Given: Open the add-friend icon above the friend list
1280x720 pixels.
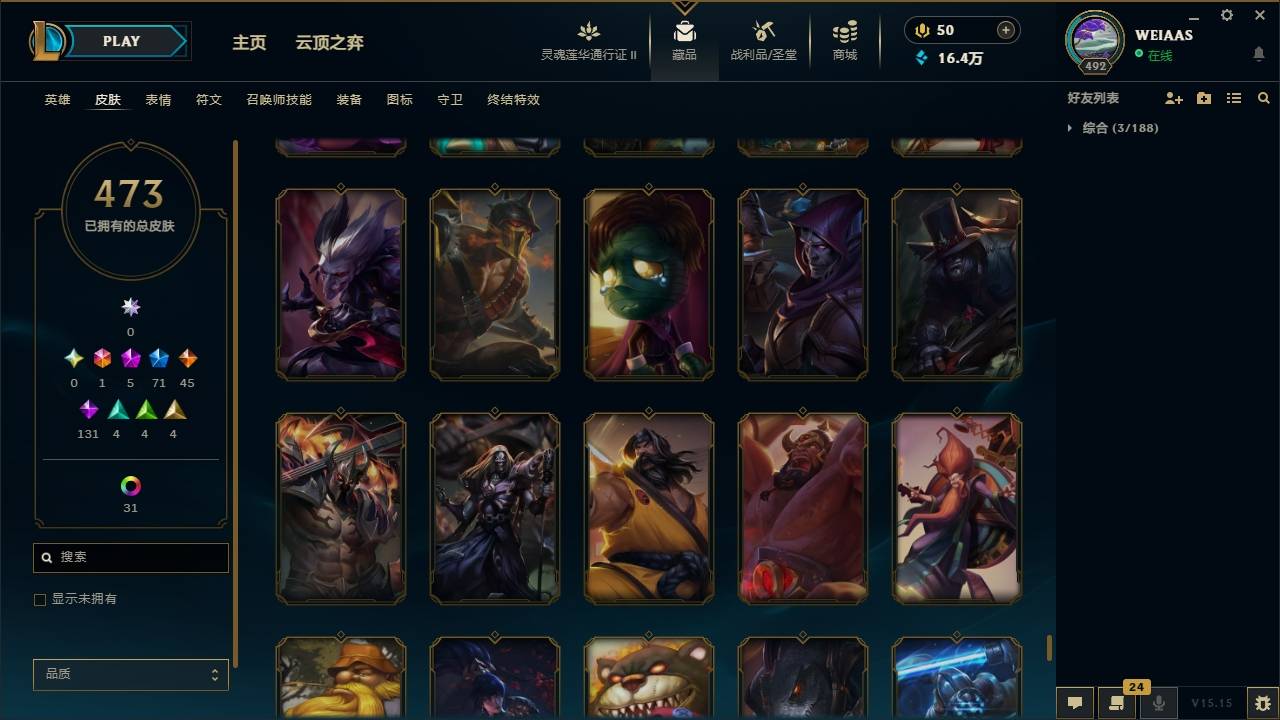Looking at the screenshot, I should point(1173,98).
